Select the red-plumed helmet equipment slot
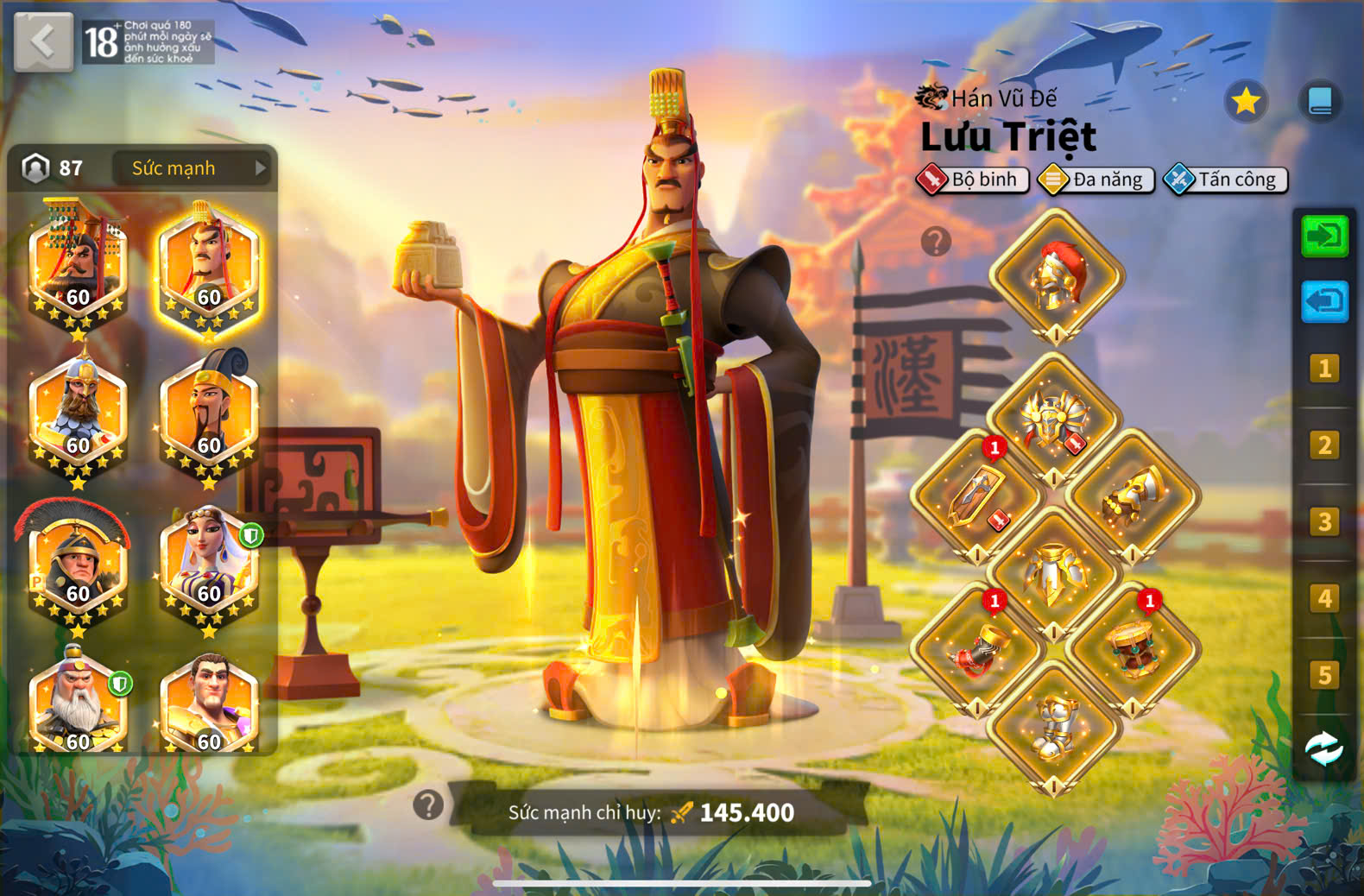Image resolution: width=1364 pixels, height=896 pixels. [x=1056, y=276]
